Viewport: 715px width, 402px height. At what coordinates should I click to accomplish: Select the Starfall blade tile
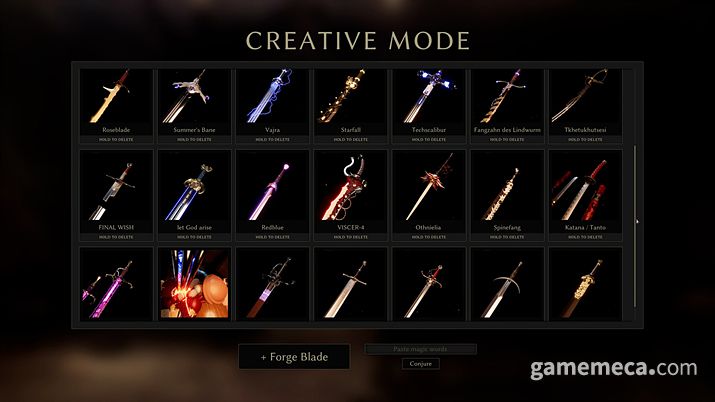click(x=351, y=100)
